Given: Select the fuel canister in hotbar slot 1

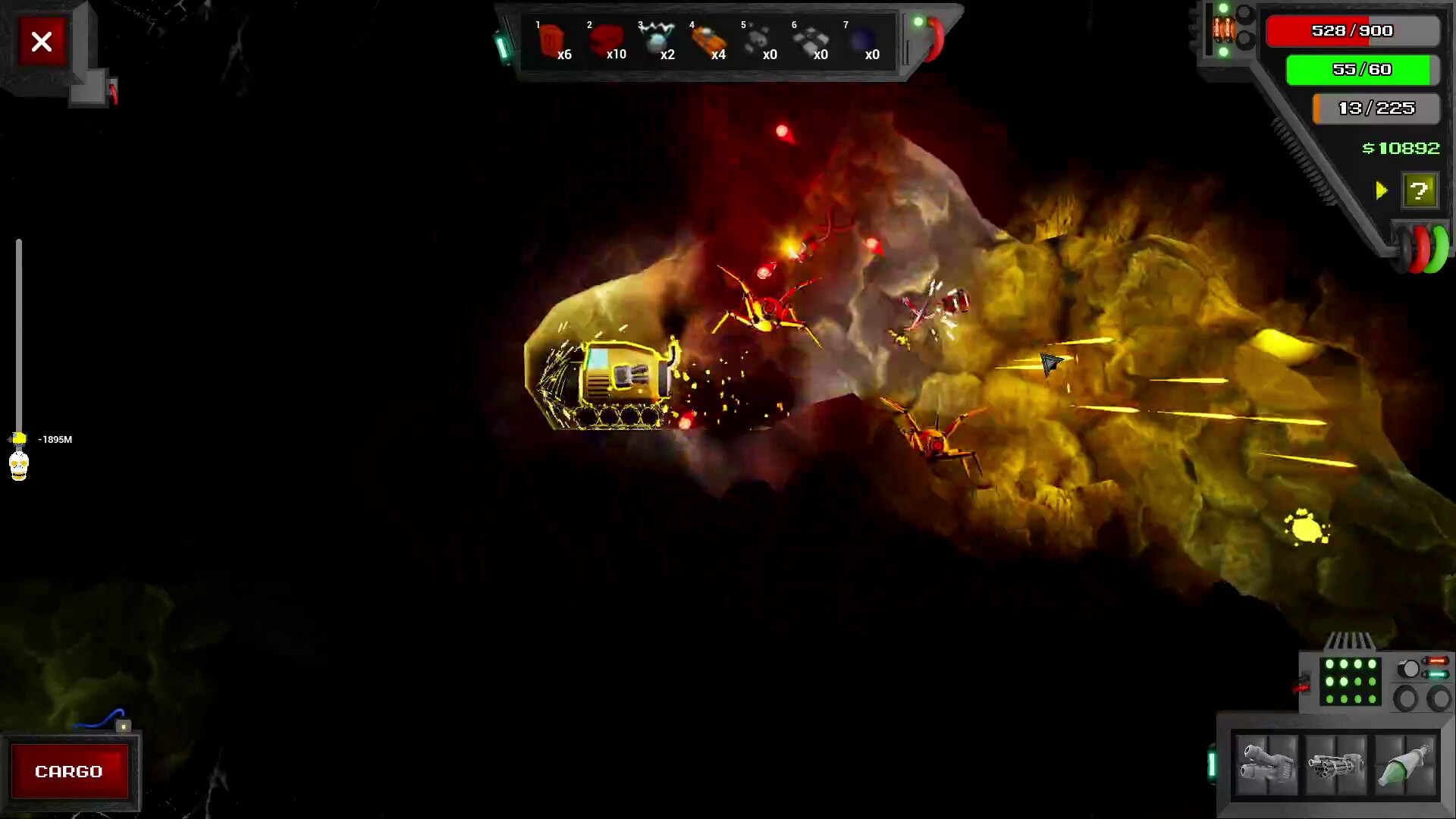Looking at the screenshot, I should point(551,39).
